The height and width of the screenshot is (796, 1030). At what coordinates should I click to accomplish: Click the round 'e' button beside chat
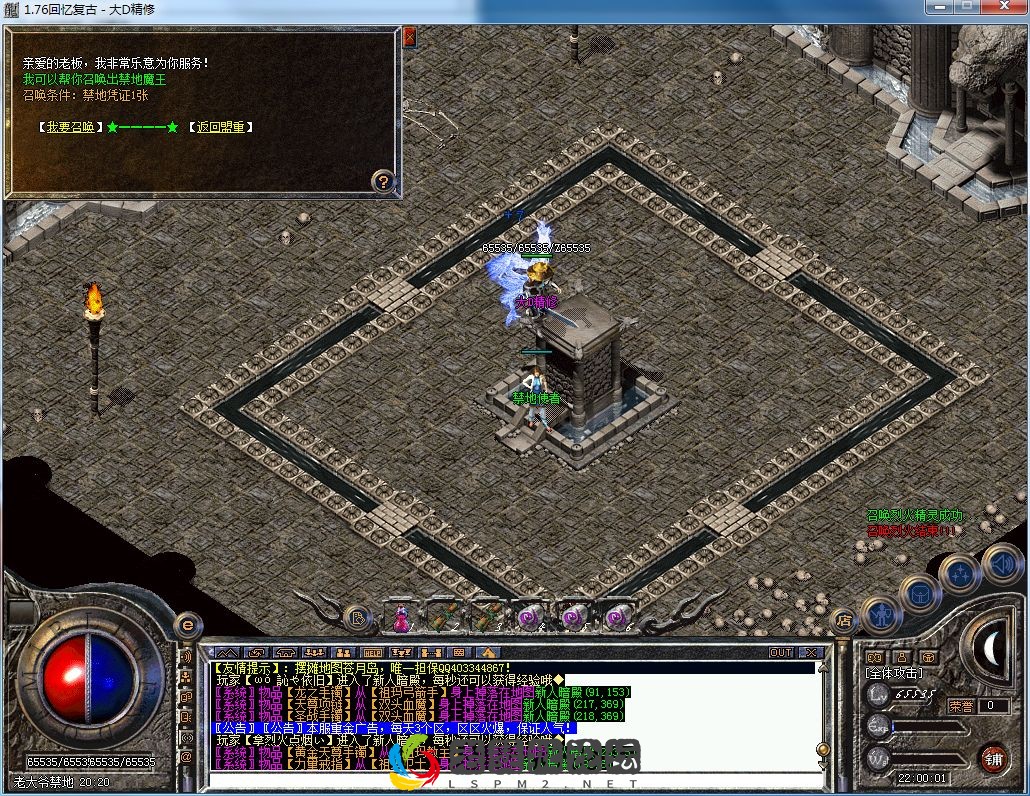point(186,626)
